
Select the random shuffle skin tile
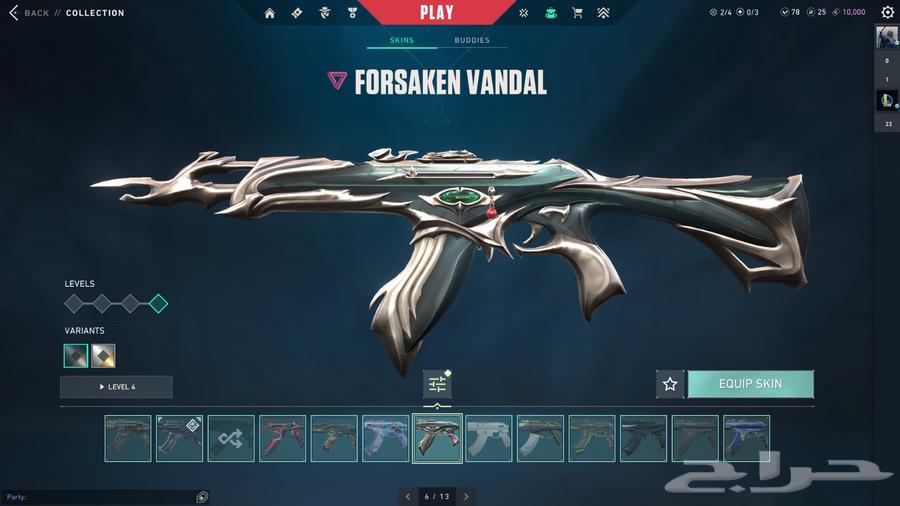pyautogui.click(x=231, y=438)
